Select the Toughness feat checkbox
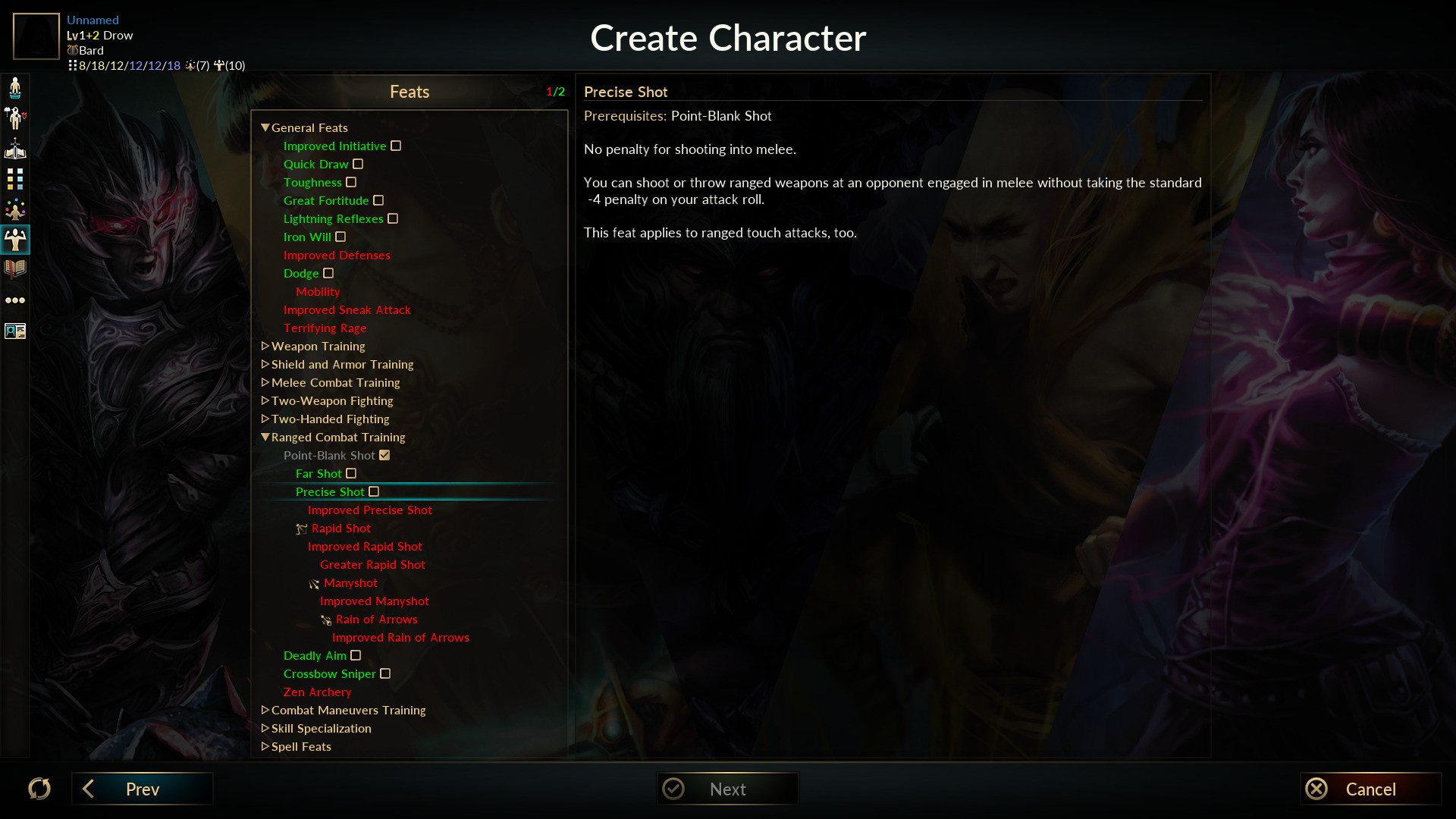Image resolution: width=1456 pixels, height=819 pixels. (x=351, y=183)
